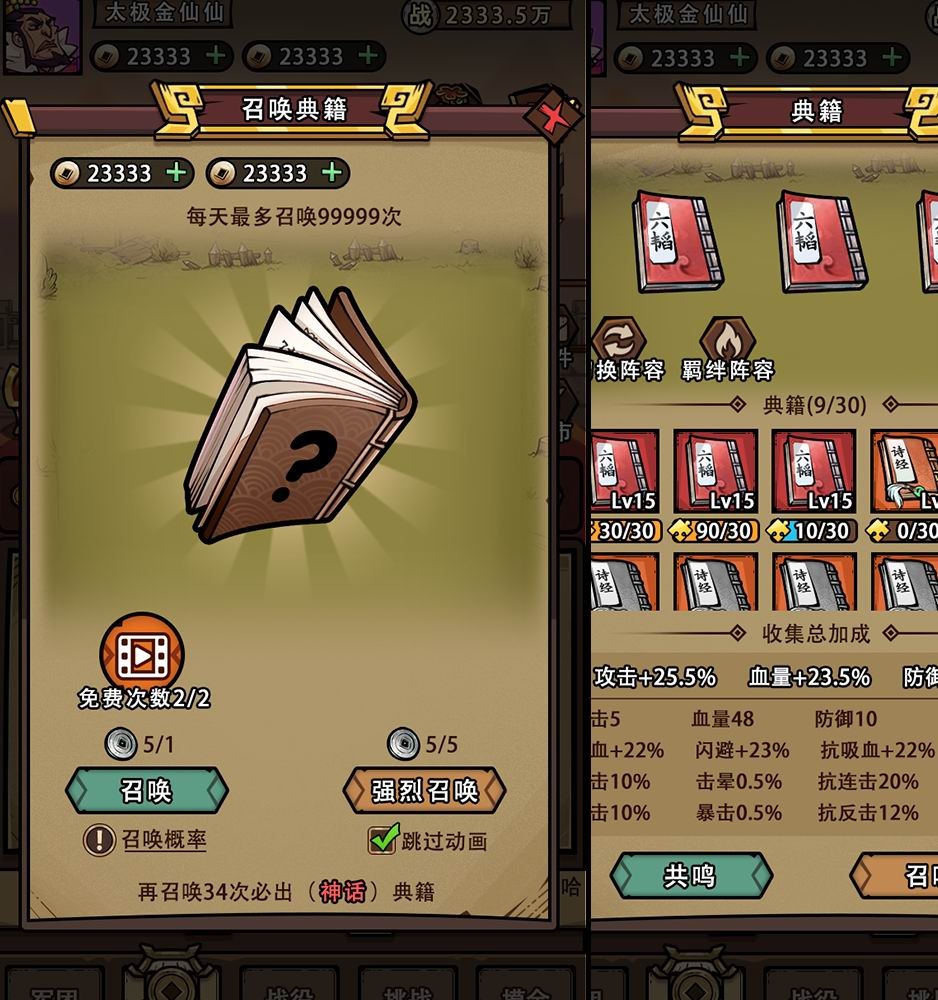Select the 羁绊阵容 bond lineup icon

pyautogui.click(x=728, y=342)
